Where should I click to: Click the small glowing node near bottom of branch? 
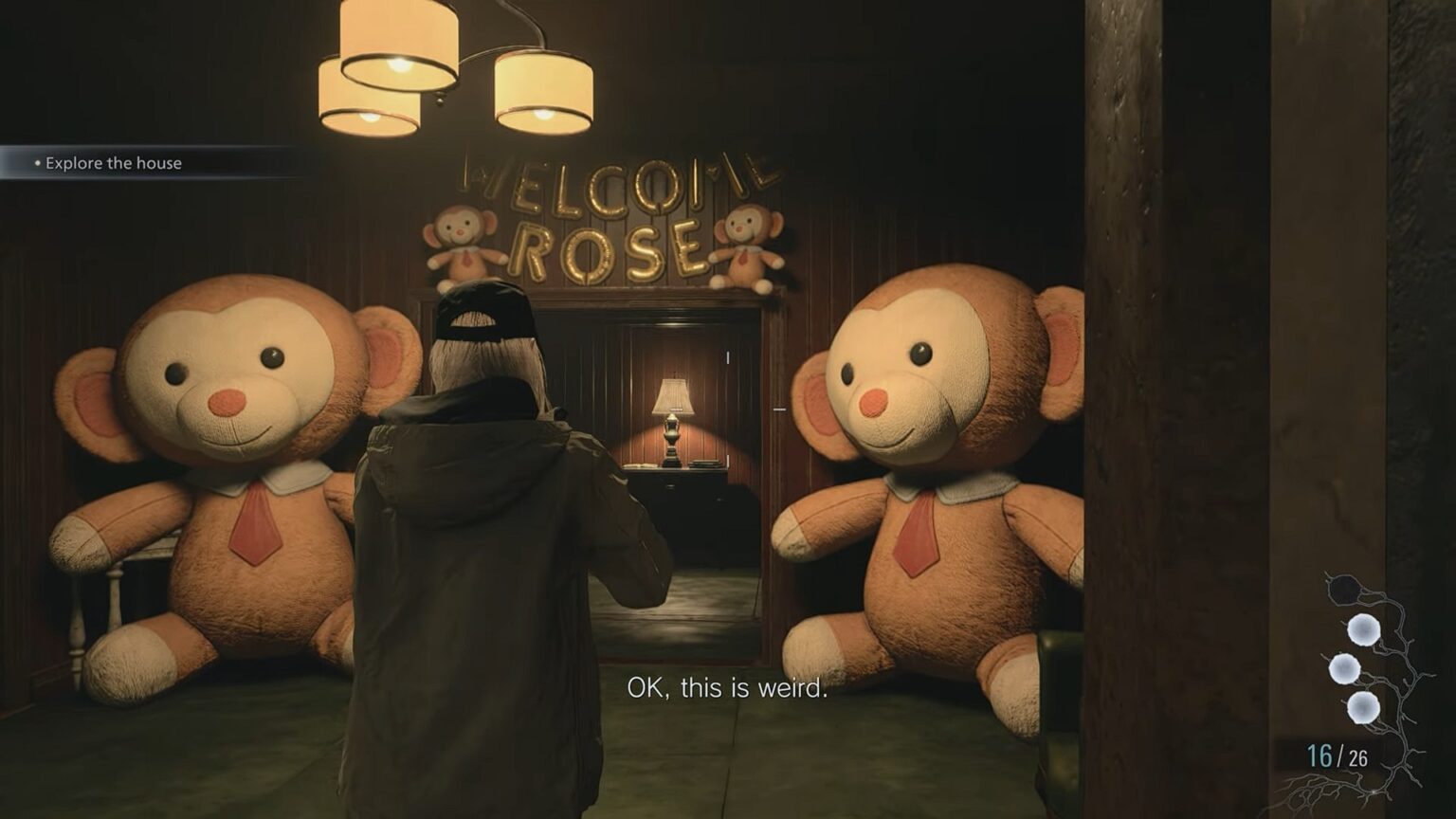(1374, 791)
